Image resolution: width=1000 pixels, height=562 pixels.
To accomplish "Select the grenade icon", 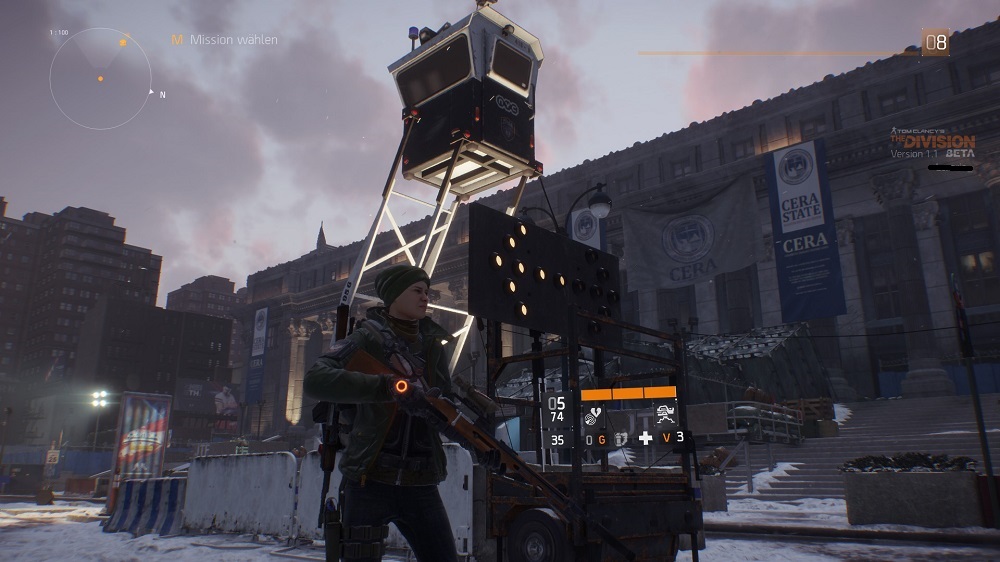I will click(x=618, y=439).
